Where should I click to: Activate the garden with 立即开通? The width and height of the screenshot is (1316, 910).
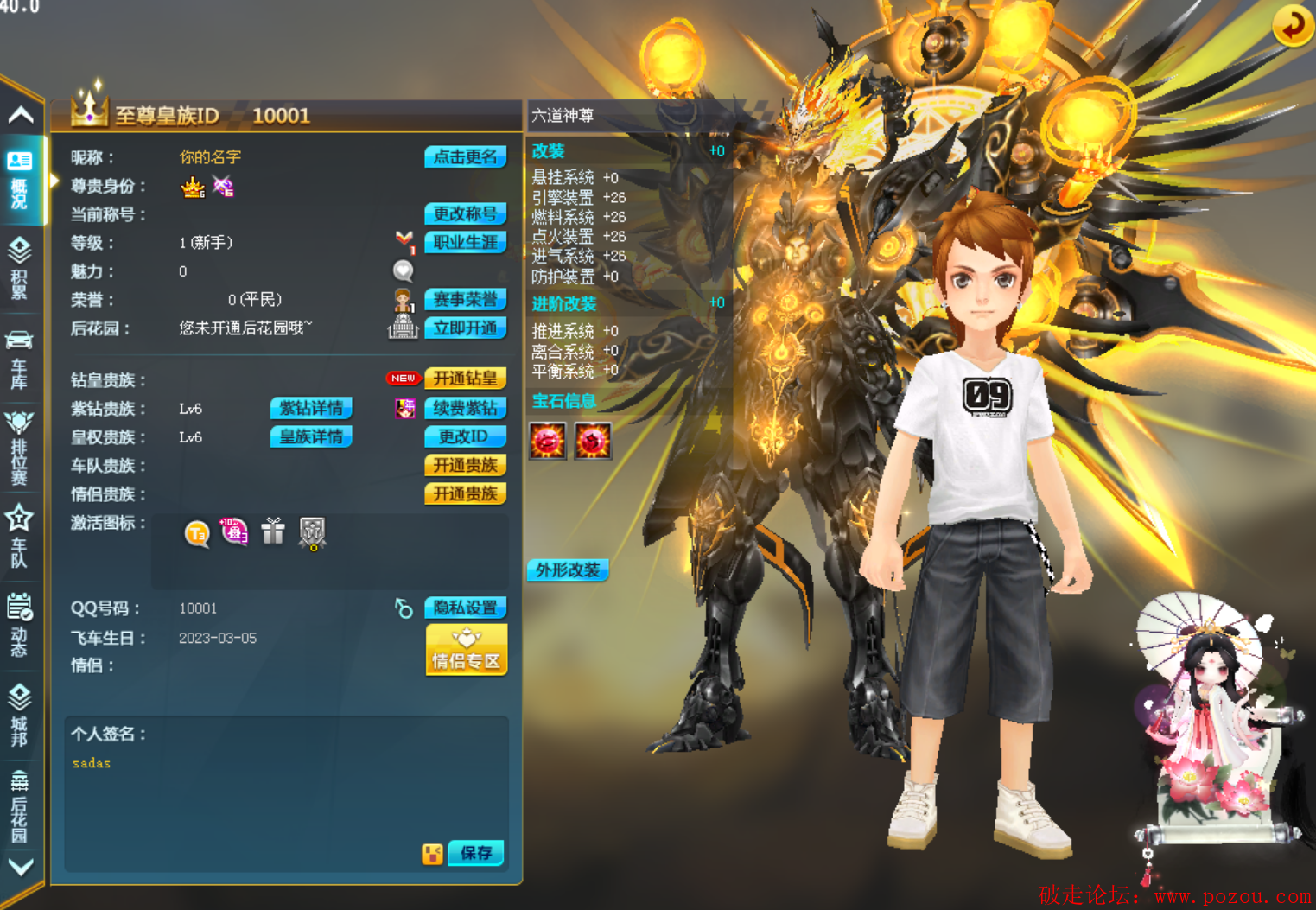click(465, 328)
